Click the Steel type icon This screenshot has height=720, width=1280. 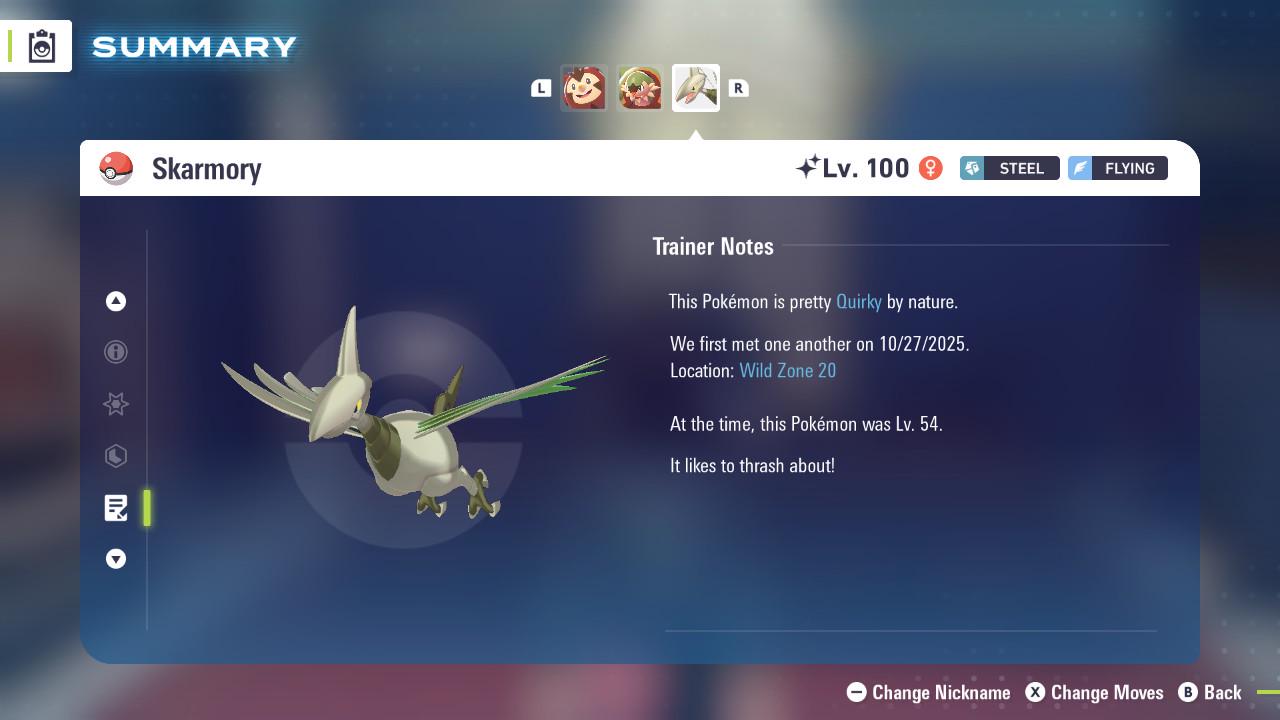click(971, 168)
